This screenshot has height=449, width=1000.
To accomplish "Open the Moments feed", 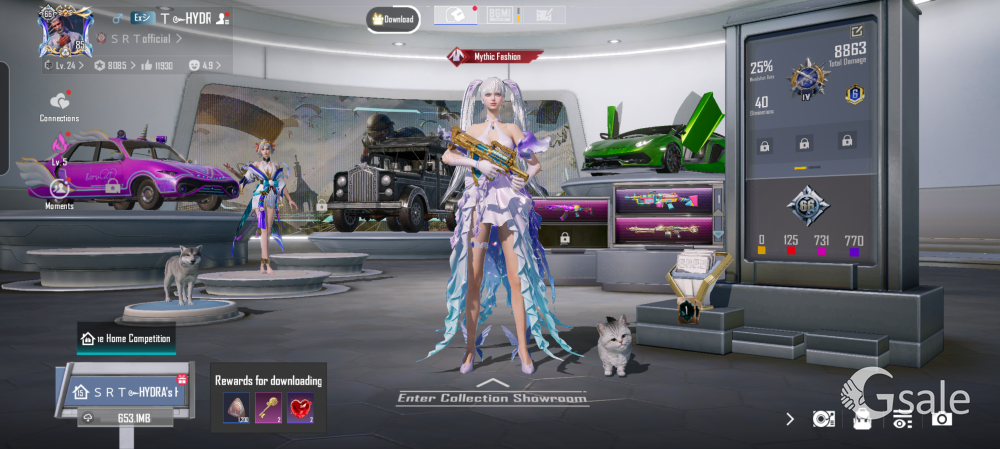I will pos(59,191).
